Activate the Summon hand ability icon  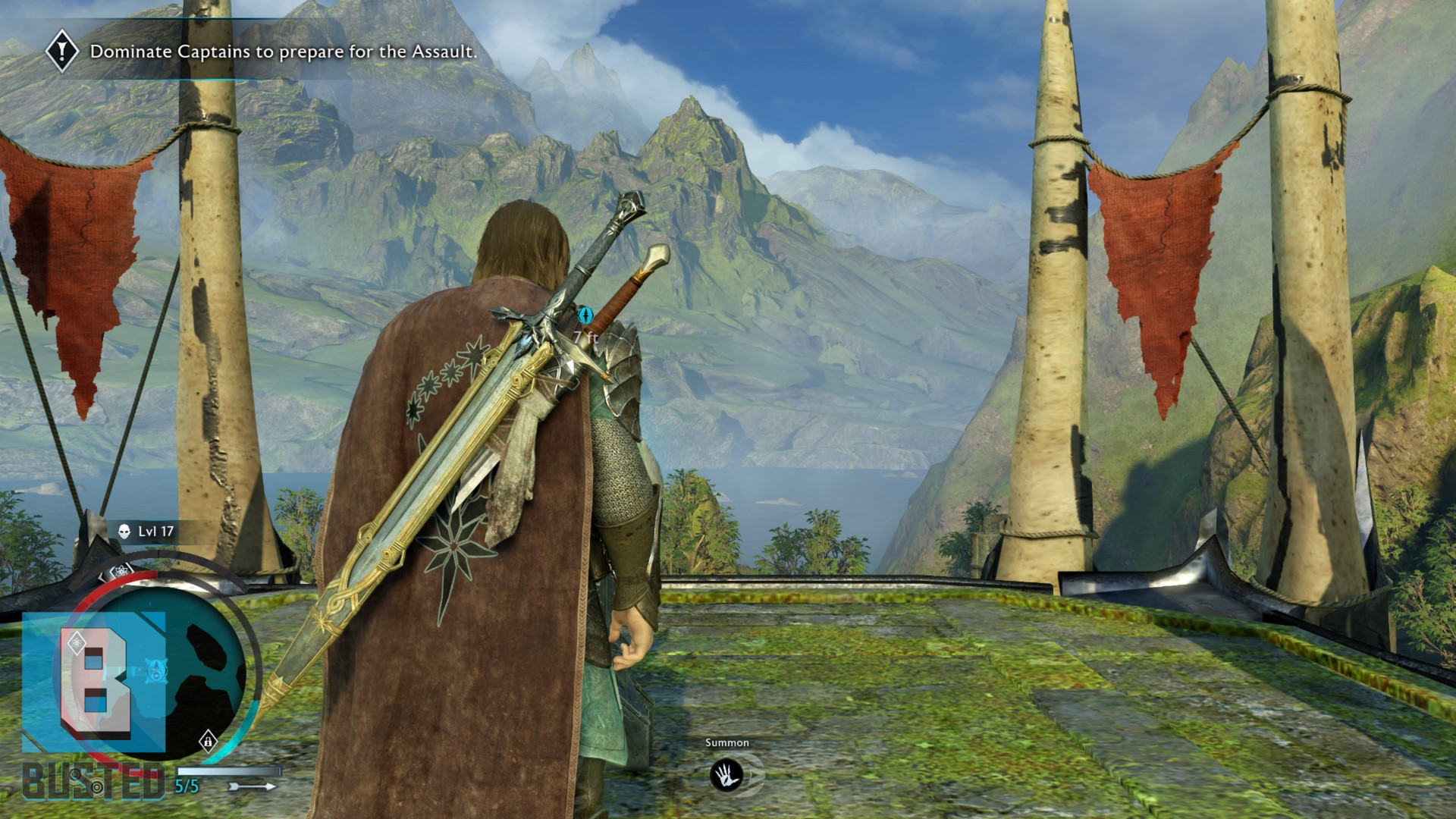pyautogui.click(x=726, y=775)
